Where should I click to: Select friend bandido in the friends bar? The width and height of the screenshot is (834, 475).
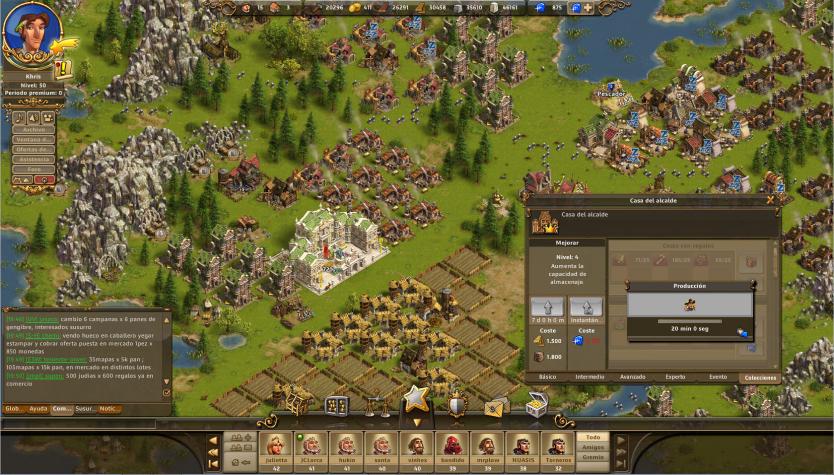(452, 446)
